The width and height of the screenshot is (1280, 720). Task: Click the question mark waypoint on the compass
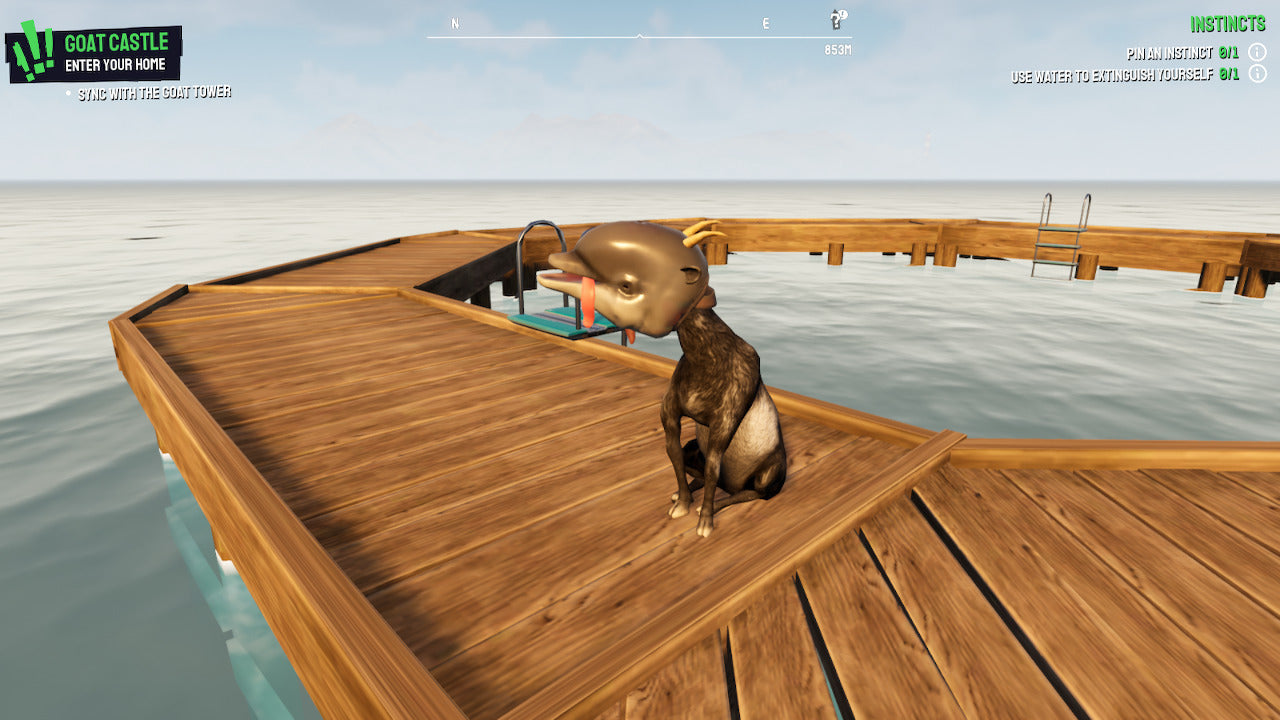point(837,18)
